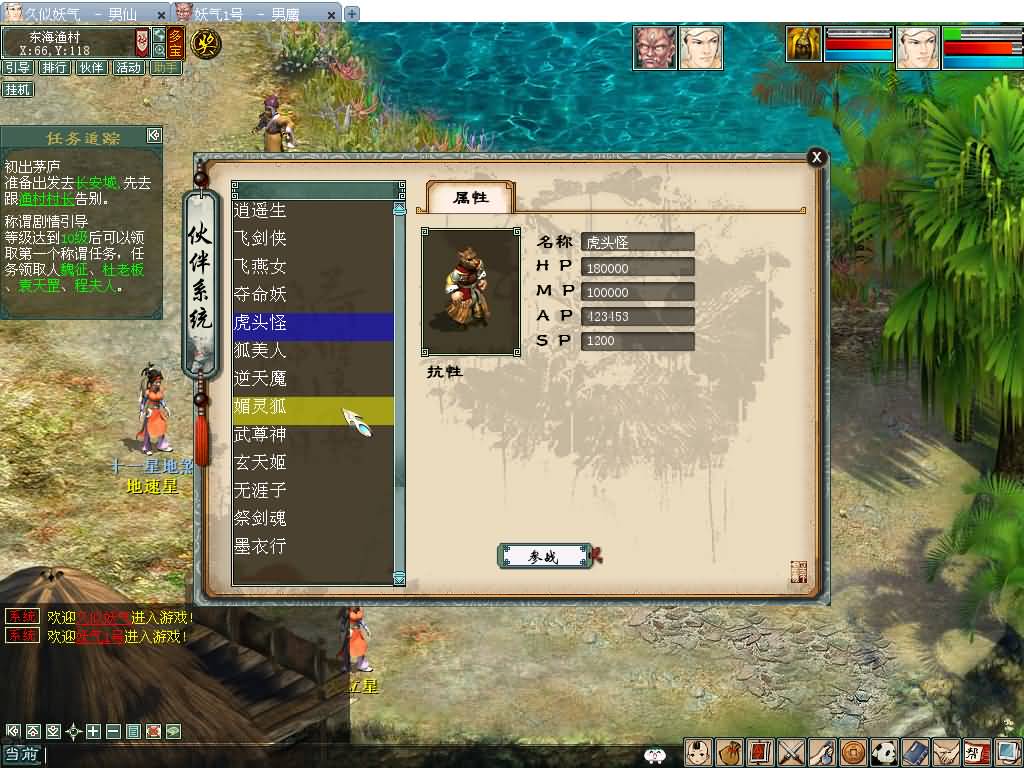
Task: Collapse the 任务追踪 quest tracker
Action: tap(153, 136)
